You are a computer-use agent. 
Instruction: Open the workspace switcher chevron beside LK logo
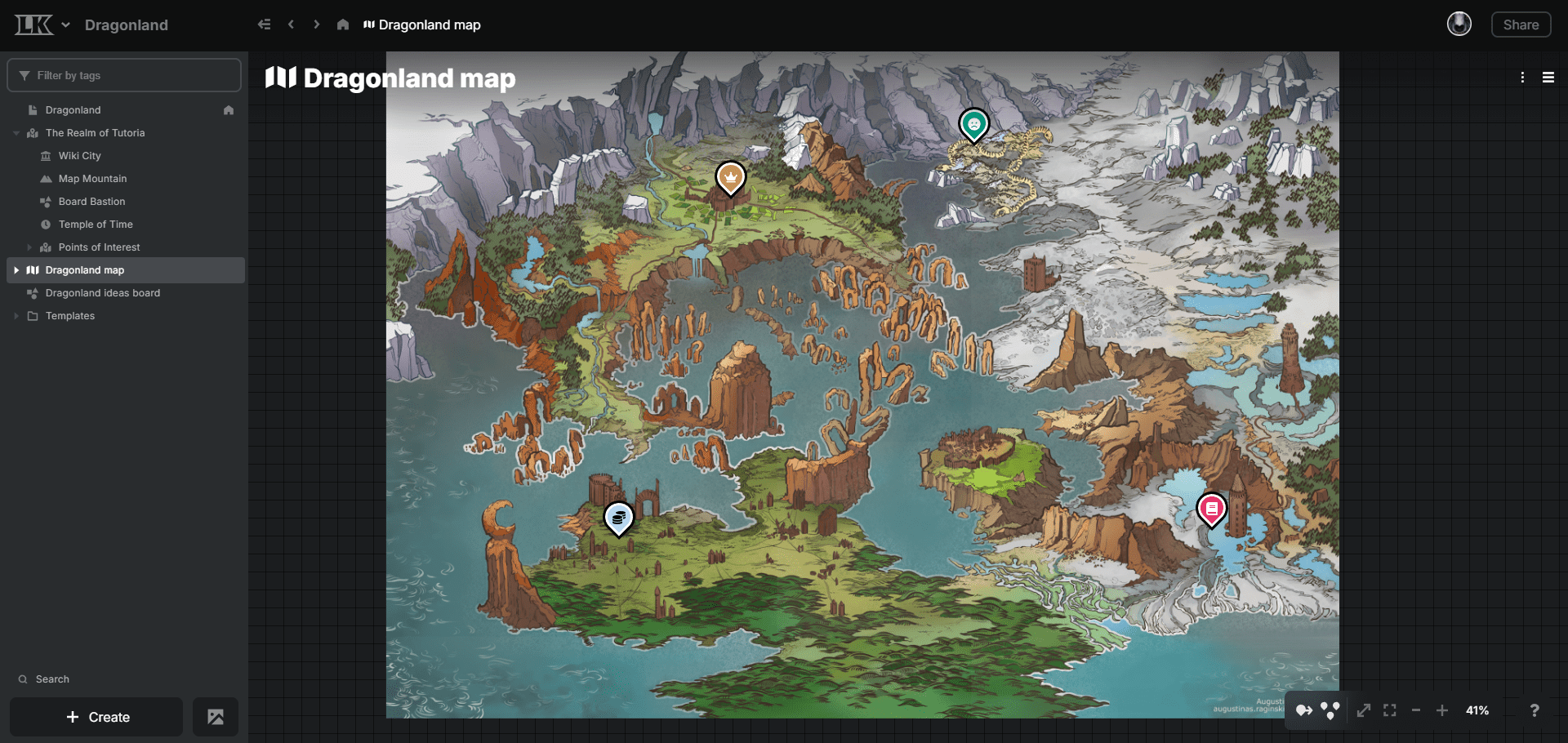click(x=66, y=24)
